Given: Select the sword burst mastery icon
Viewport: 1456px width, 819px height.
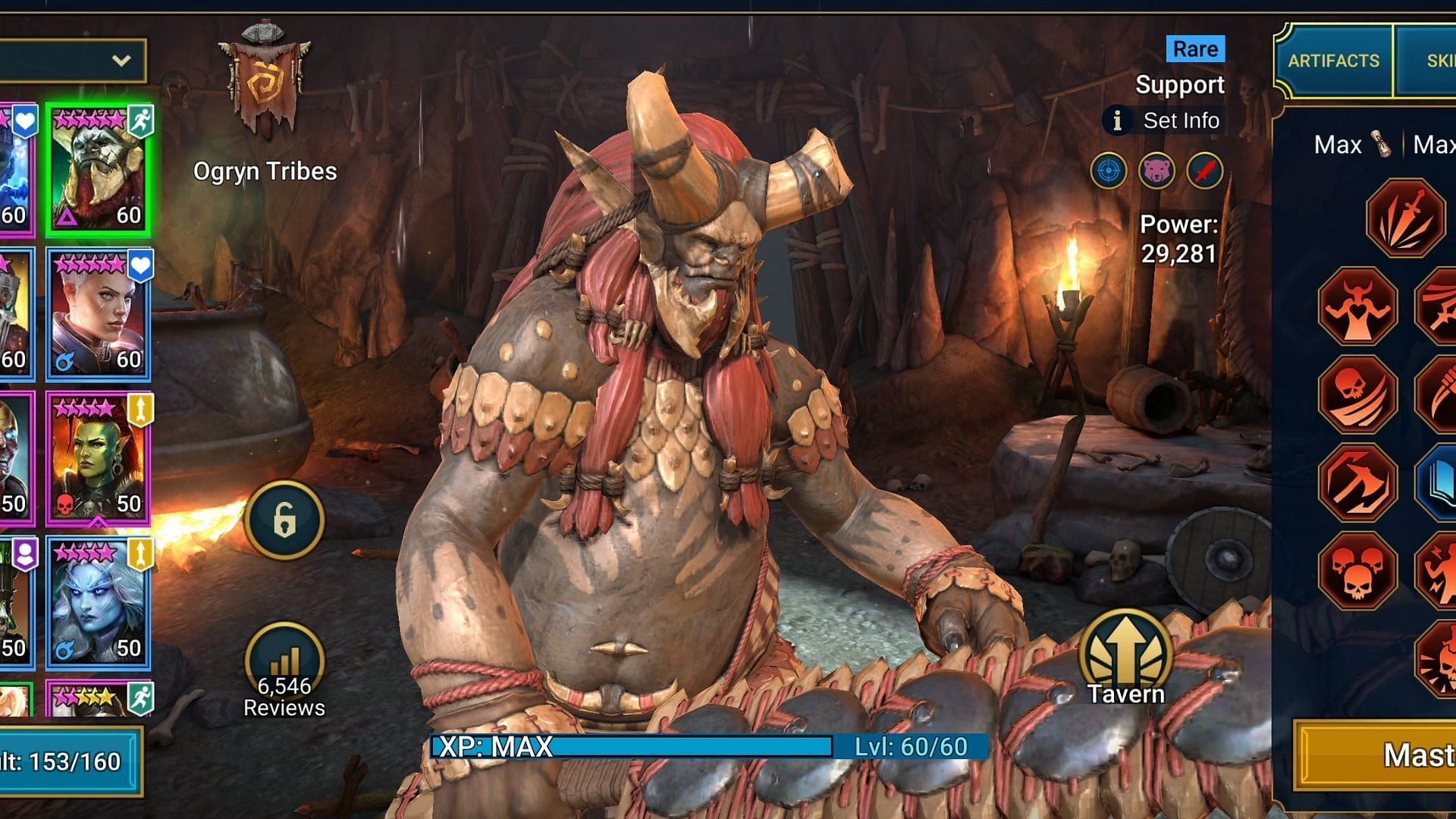Looking at the screenshot, I should (1405, 218).
